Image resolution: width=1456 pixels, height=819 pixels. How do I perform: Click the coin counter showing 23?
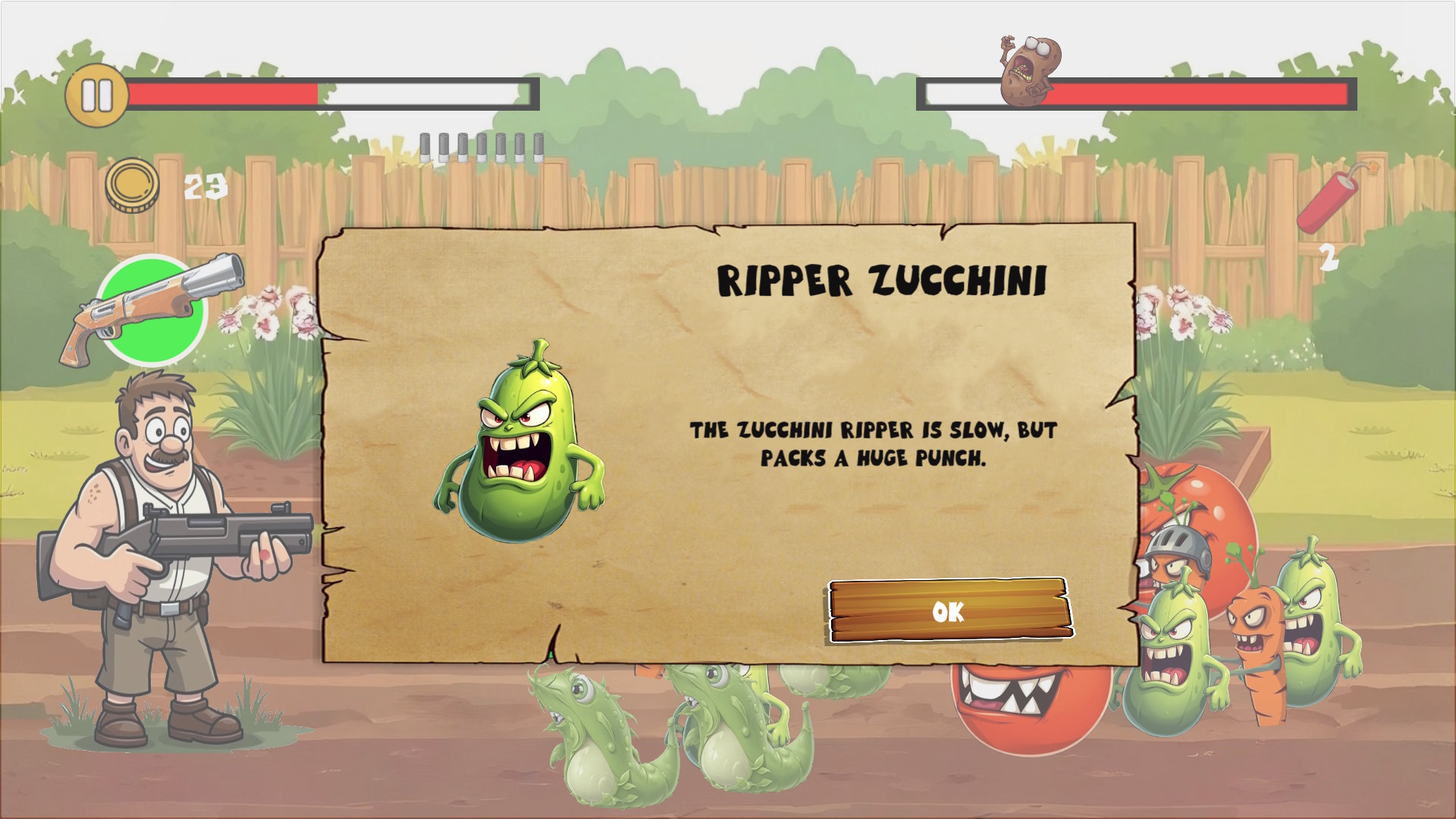coord(205,186)
